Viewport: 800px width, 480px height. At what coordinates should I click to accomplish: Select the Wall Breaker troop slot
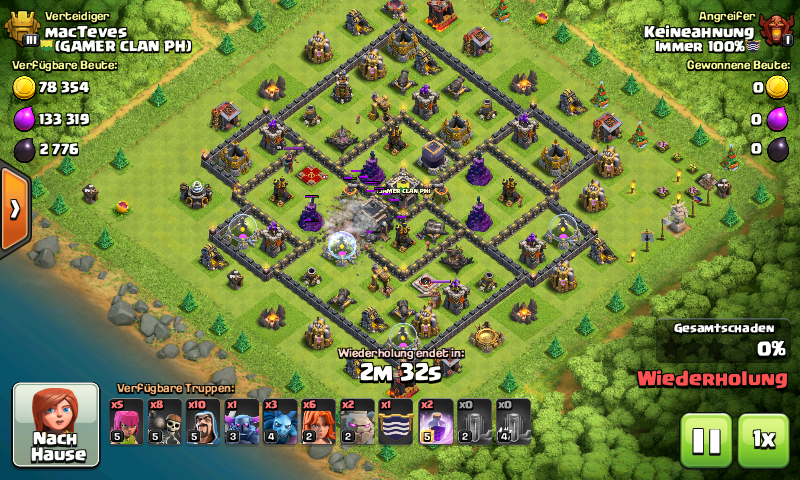tap(164, 421)
